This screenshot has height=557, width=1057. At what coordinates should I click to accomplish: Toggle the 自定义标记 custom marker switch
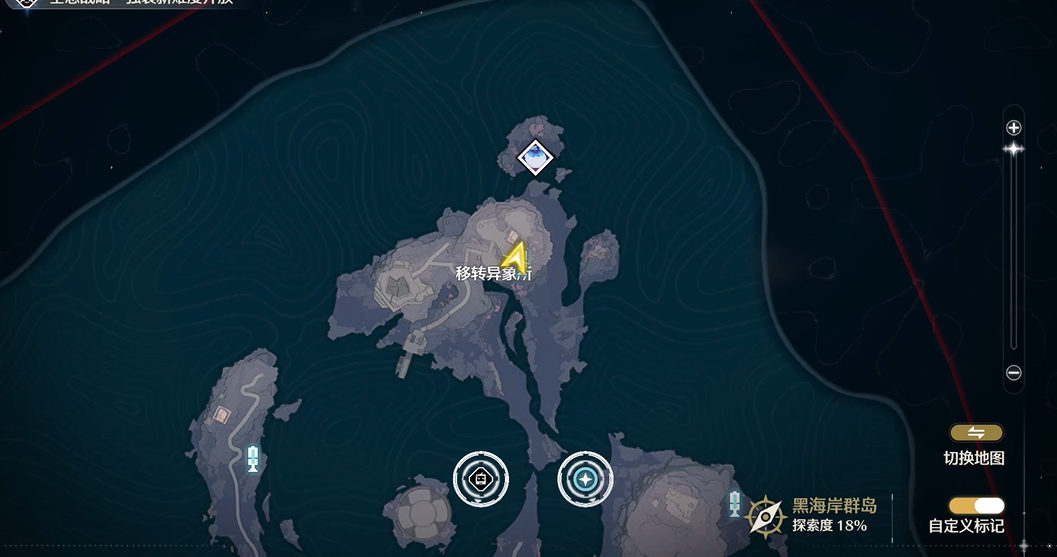click(977, 506)
